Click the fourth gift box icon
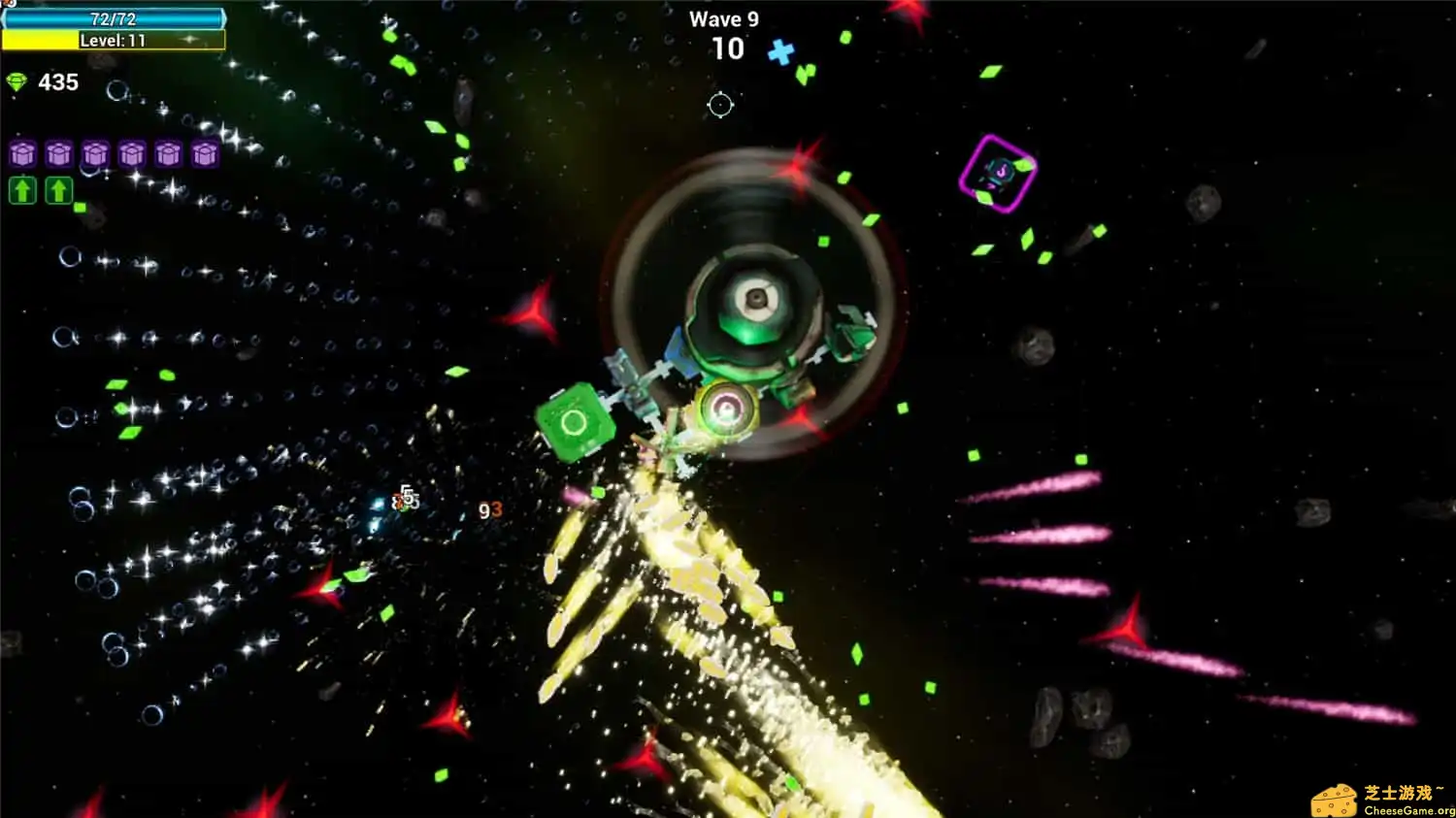 pyautogui.click(x=132, y=154)
